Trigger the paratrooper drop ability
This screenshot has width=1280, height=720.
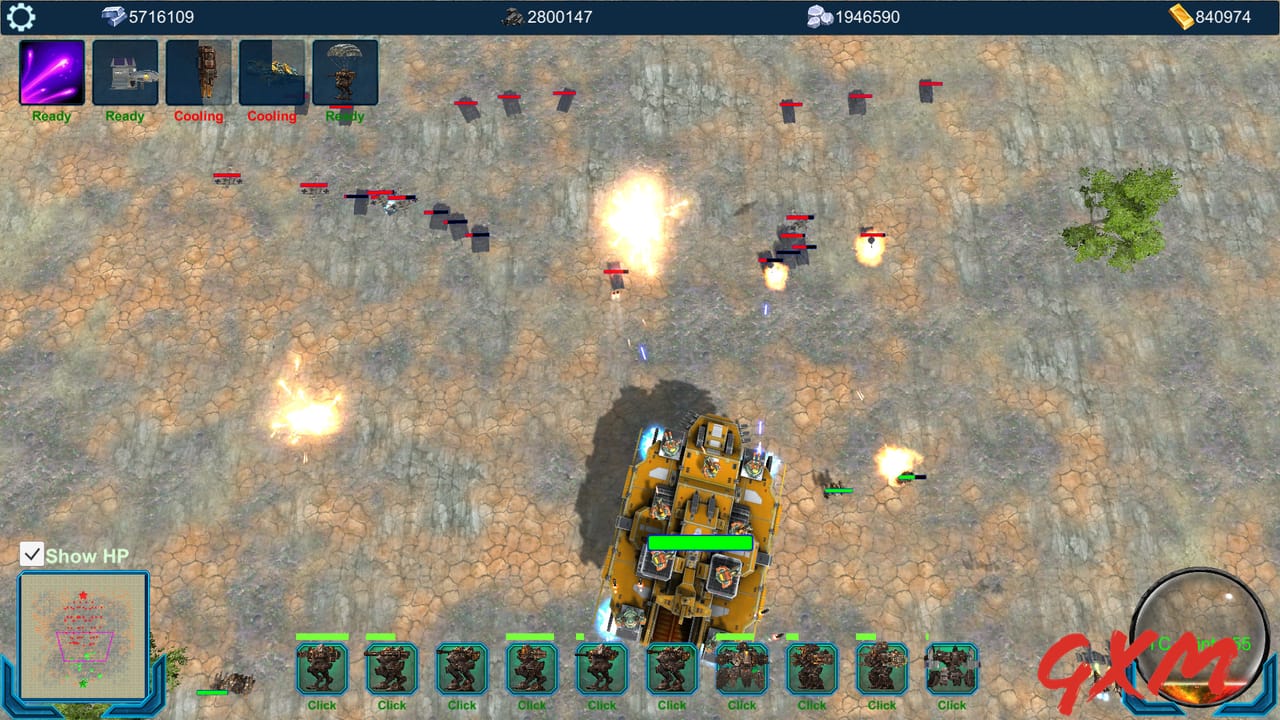coord(344,72)
